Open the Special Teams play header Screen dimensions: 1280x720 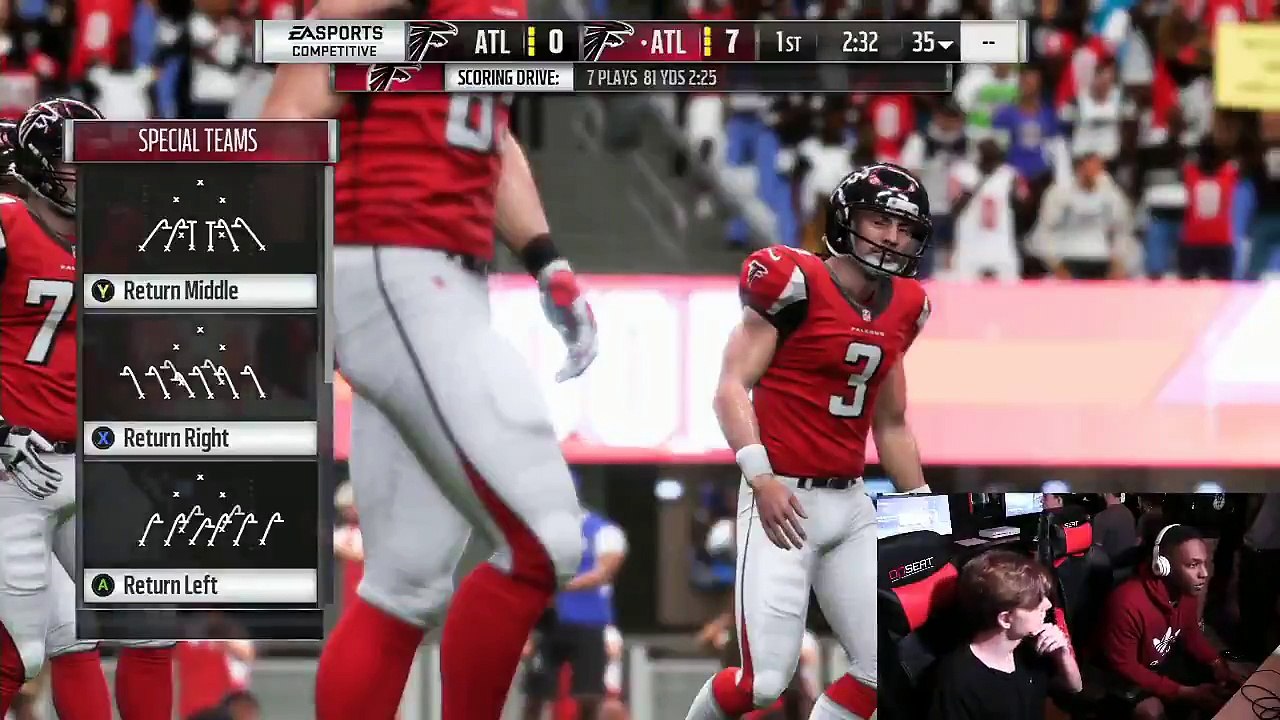pyautogui.click(x=199, y=142)
